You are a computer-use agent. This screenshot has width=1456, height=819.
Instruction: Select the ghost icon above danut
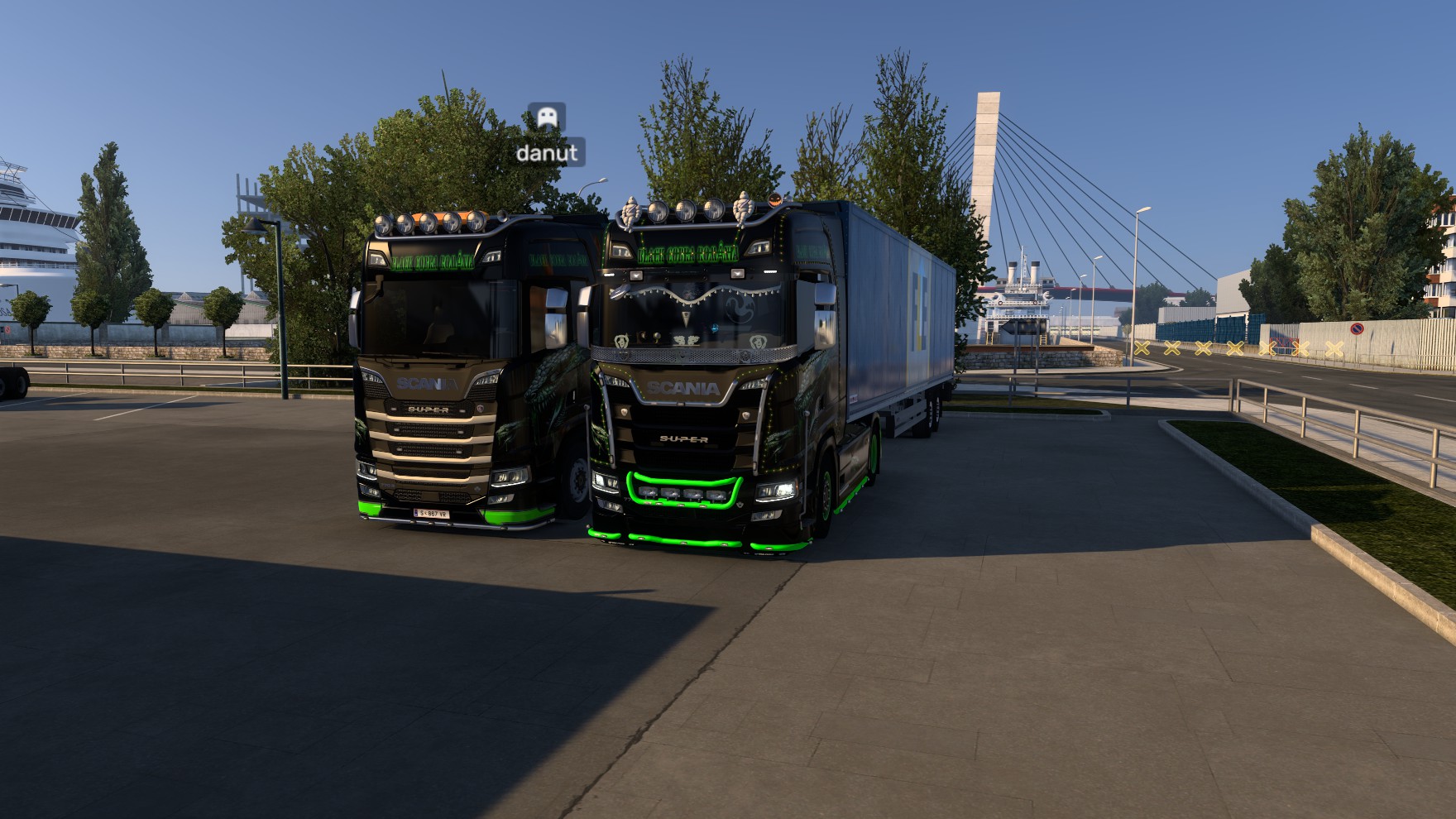pos(547,117)
